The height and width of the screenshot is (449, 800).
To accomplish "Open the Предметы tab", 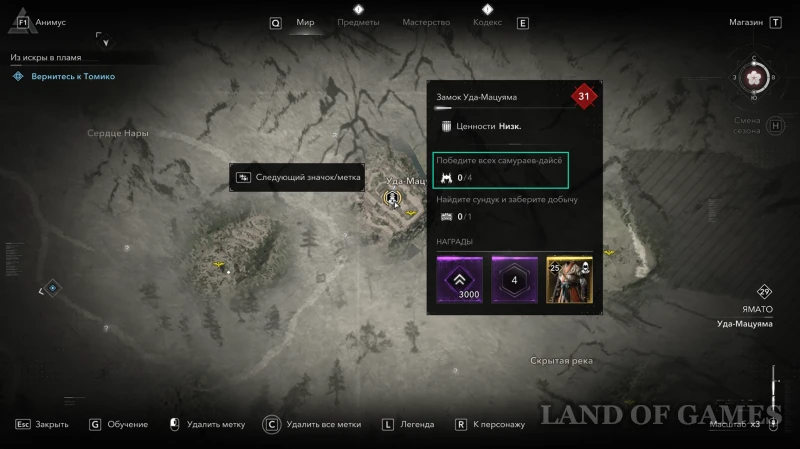I will pyautogui.click(x=358, y=22).
